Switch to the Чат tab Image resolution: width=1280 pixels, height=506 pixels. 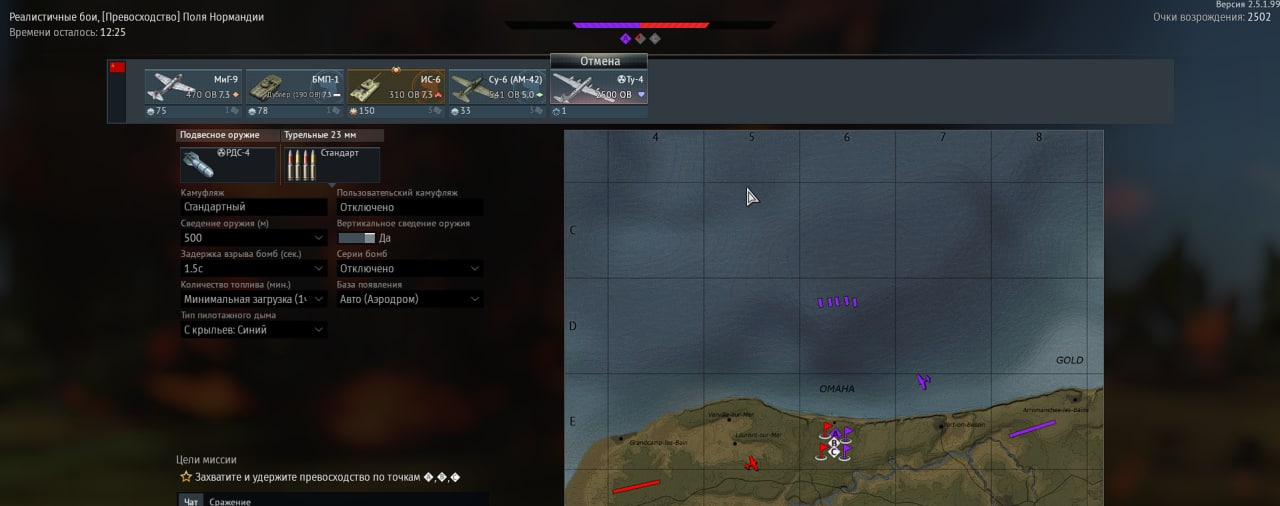tap(190, 500)
